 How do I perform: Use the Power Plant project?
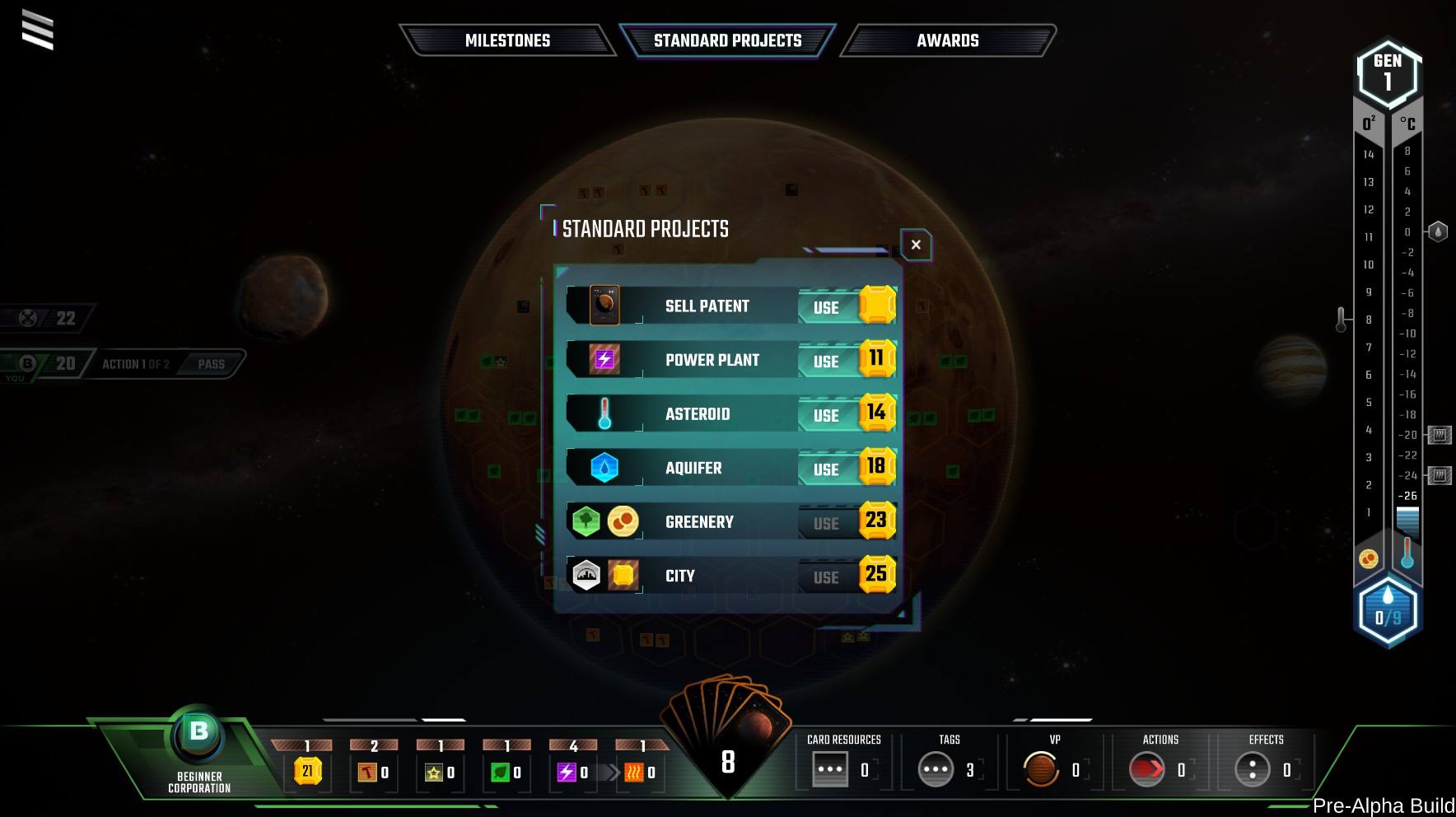[826, 361]
